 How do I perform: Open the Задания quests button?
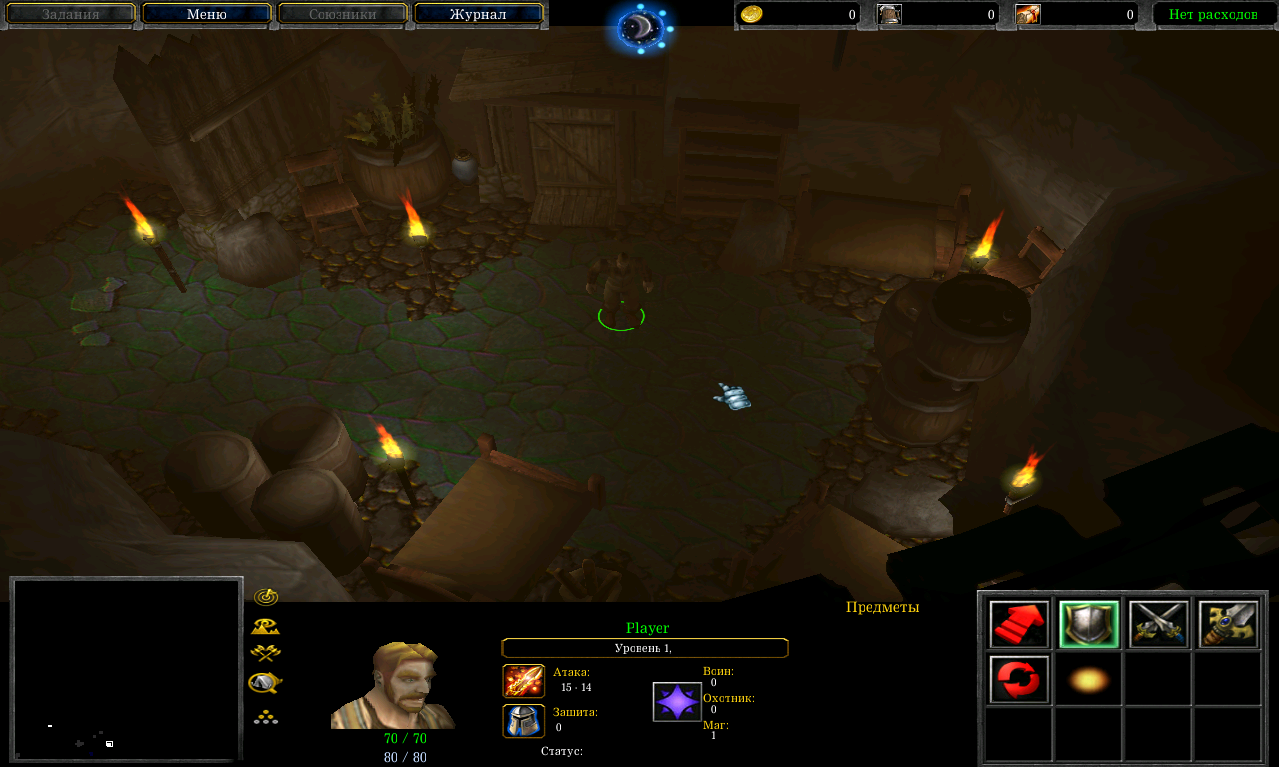coord(70,14)
